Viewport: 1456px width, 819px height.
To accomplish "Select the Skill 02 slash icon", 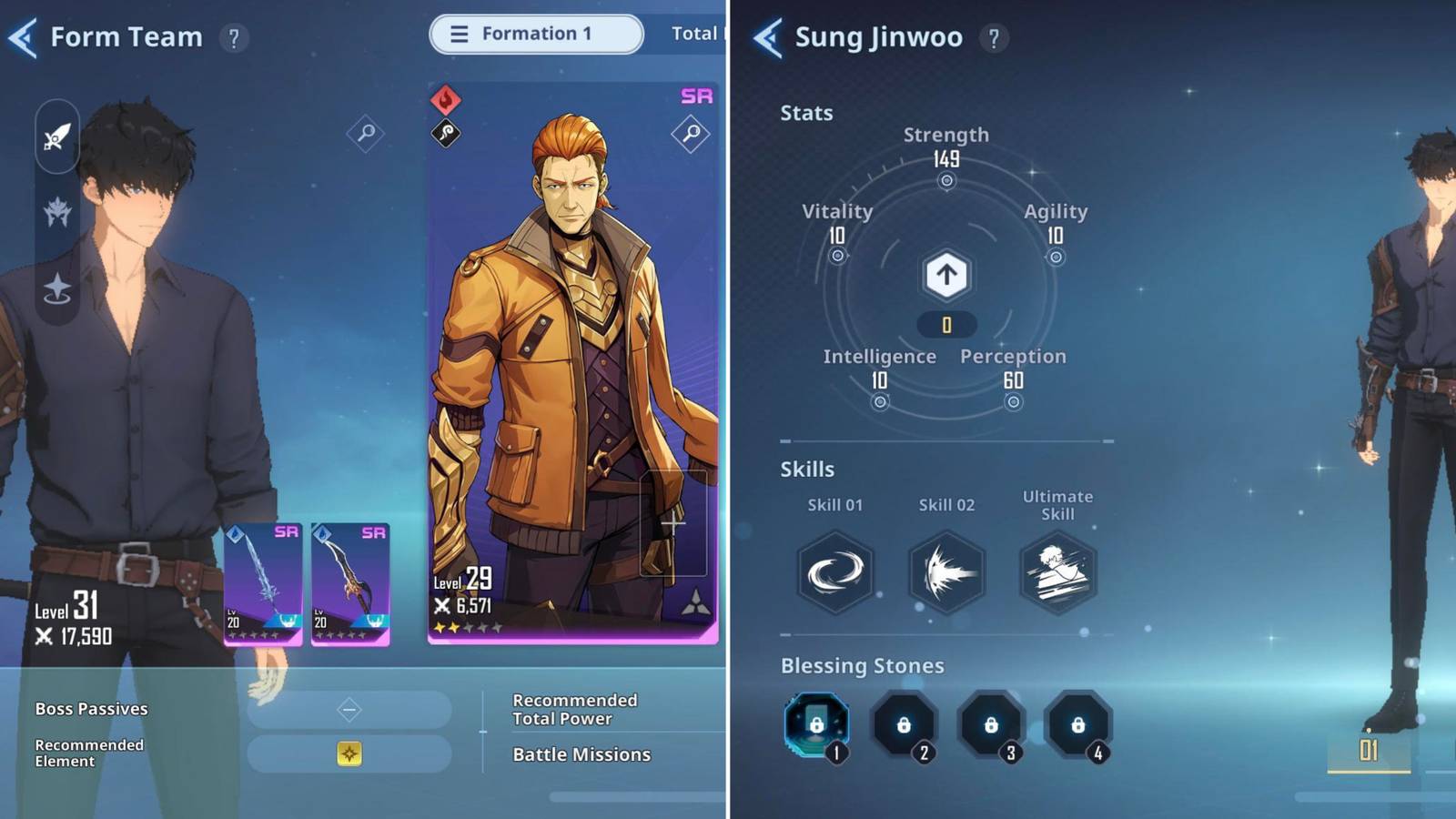I will [x=945, y=571].
